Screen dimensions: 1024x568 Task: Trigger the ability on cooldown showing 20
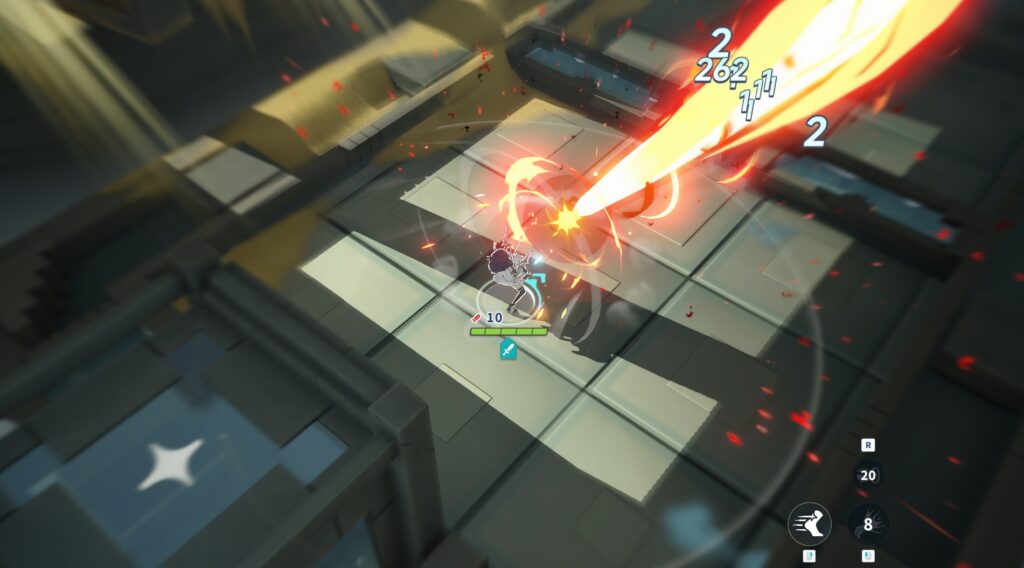[868, 476]
